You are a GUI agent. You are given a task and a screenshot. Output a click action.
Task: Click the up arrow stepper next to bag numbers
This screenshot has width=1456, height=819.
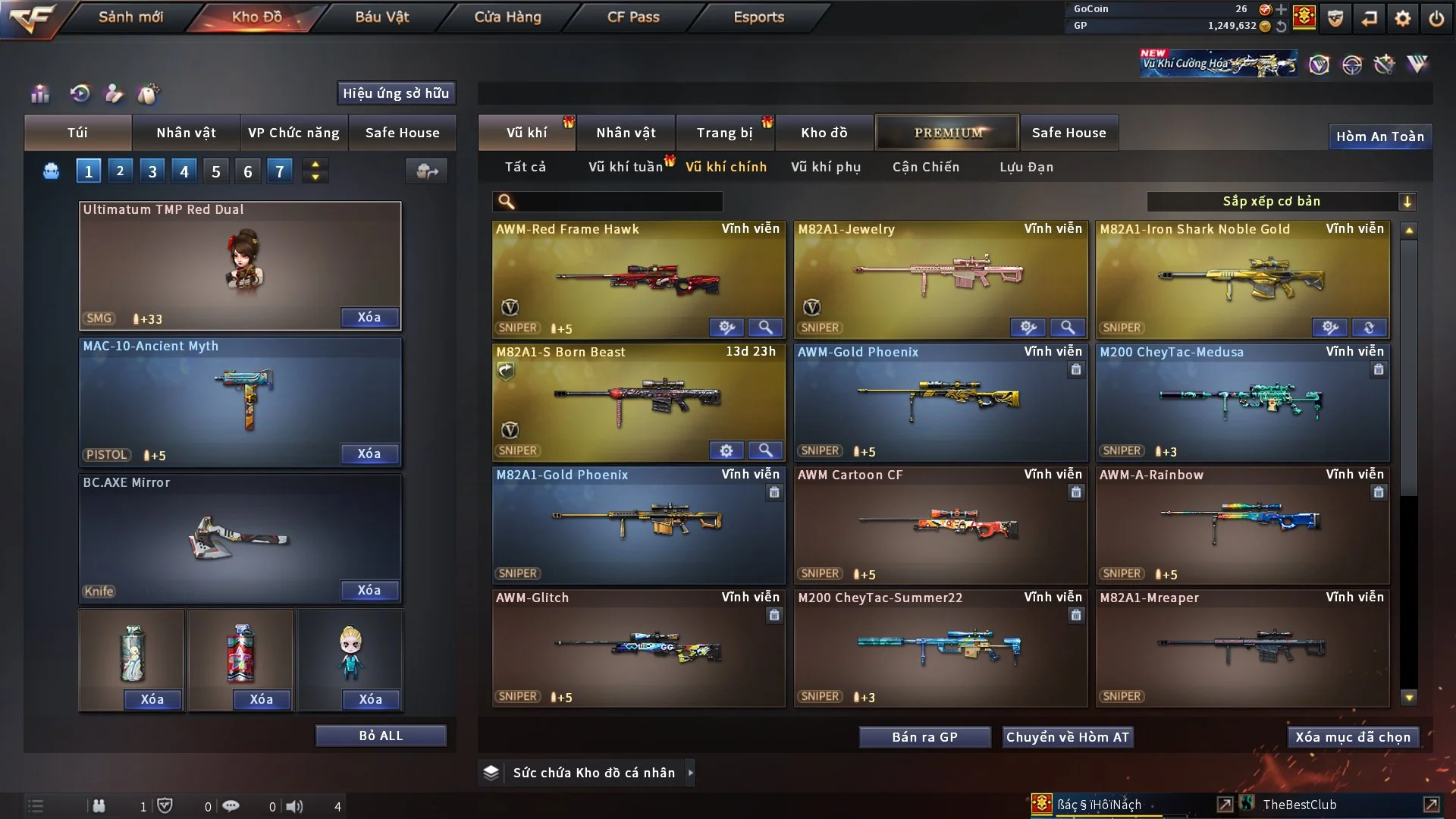click(x=315, y=165)
